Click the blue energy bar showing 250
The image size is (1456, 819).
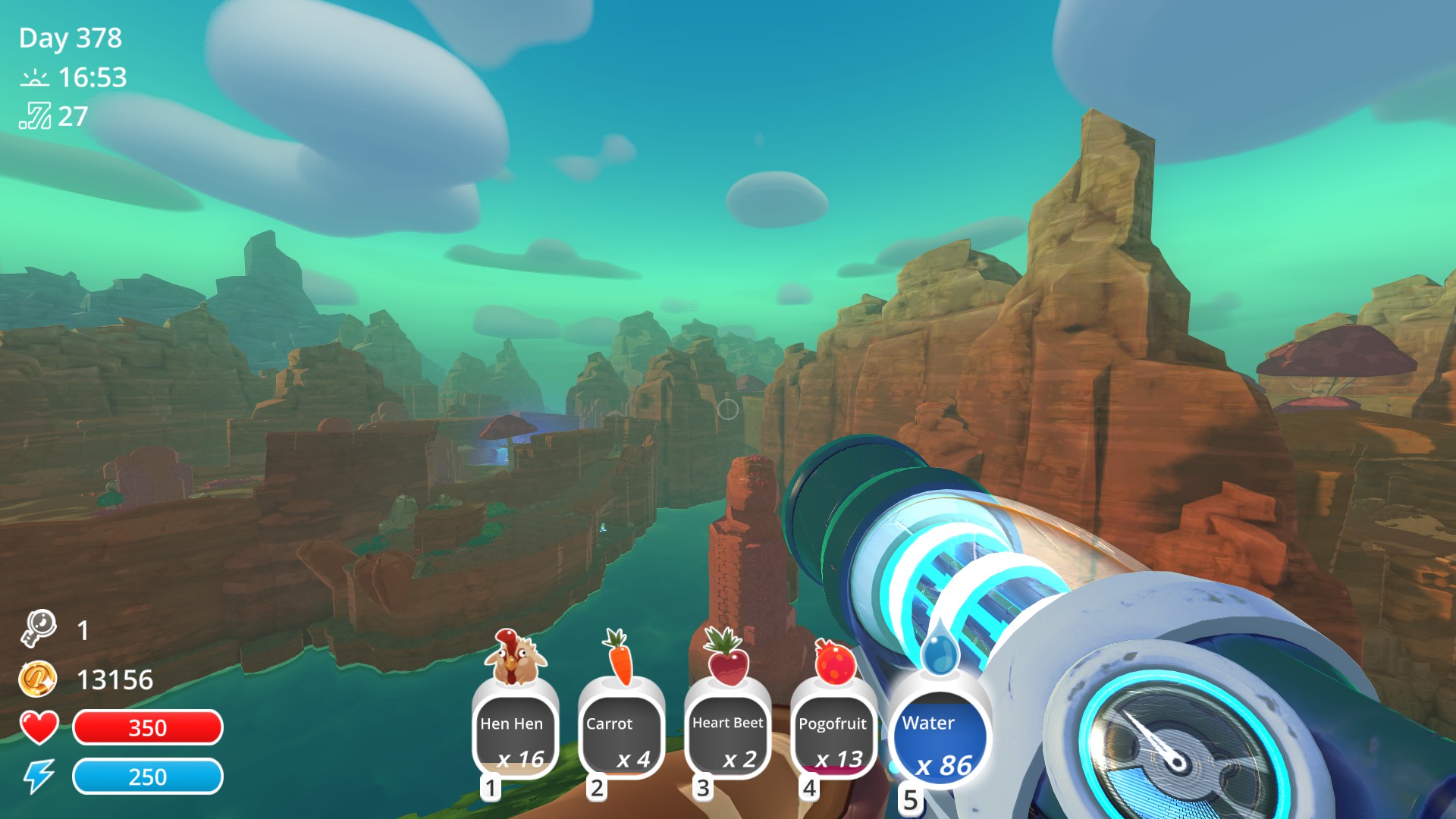coord(147,777)
